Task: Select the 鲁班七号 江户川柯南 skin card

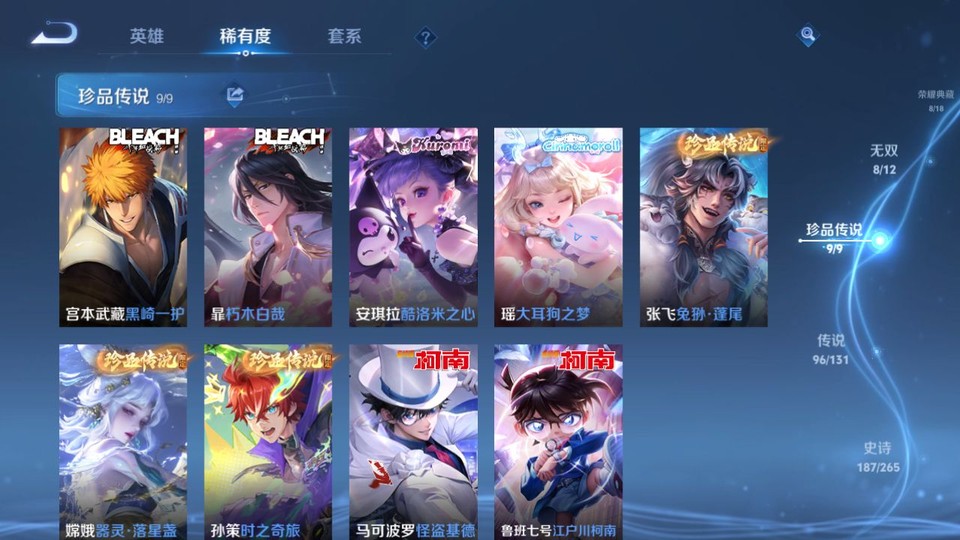Action: [558, 442]
